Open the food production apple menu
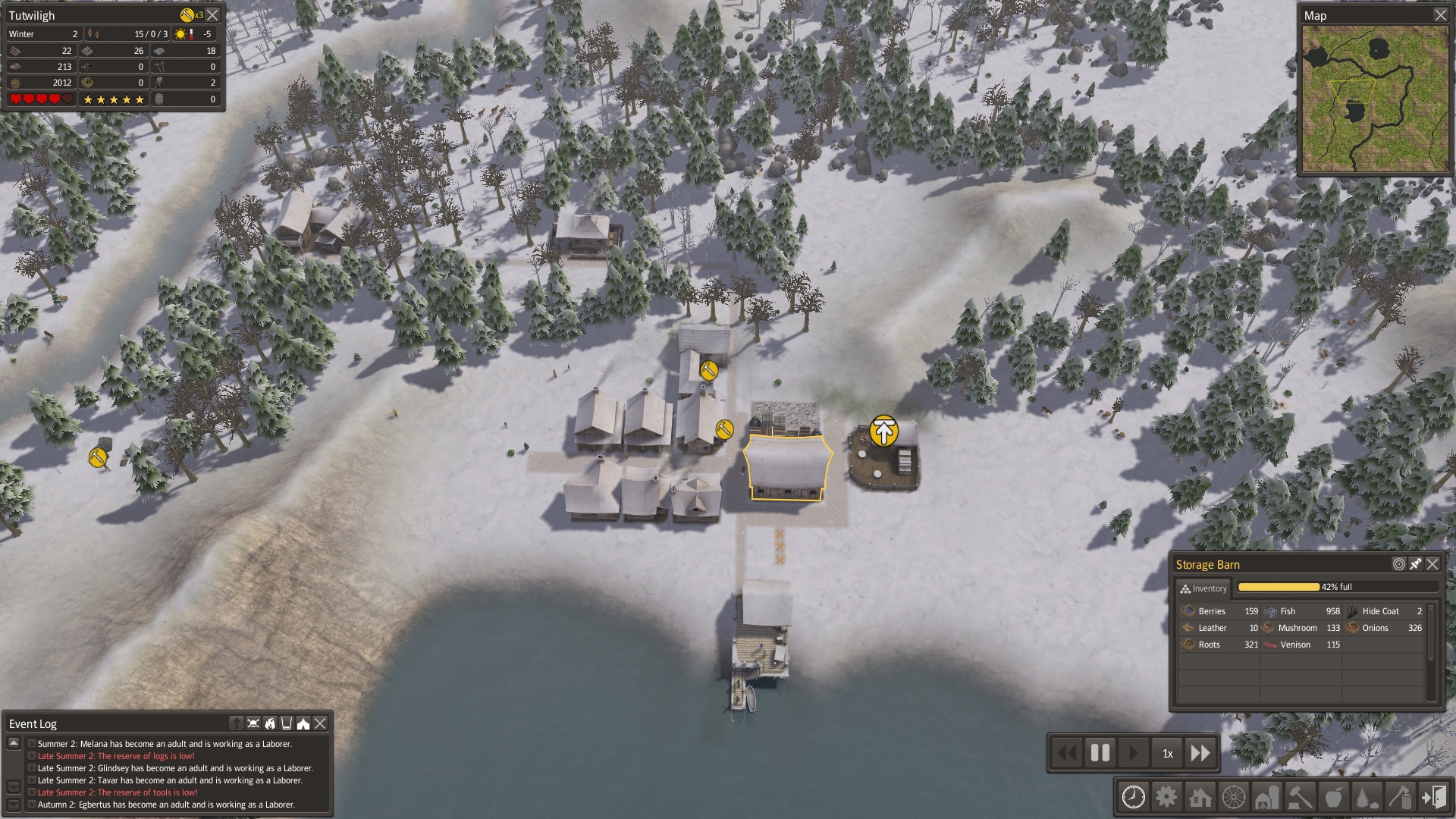 (1333, 797)
